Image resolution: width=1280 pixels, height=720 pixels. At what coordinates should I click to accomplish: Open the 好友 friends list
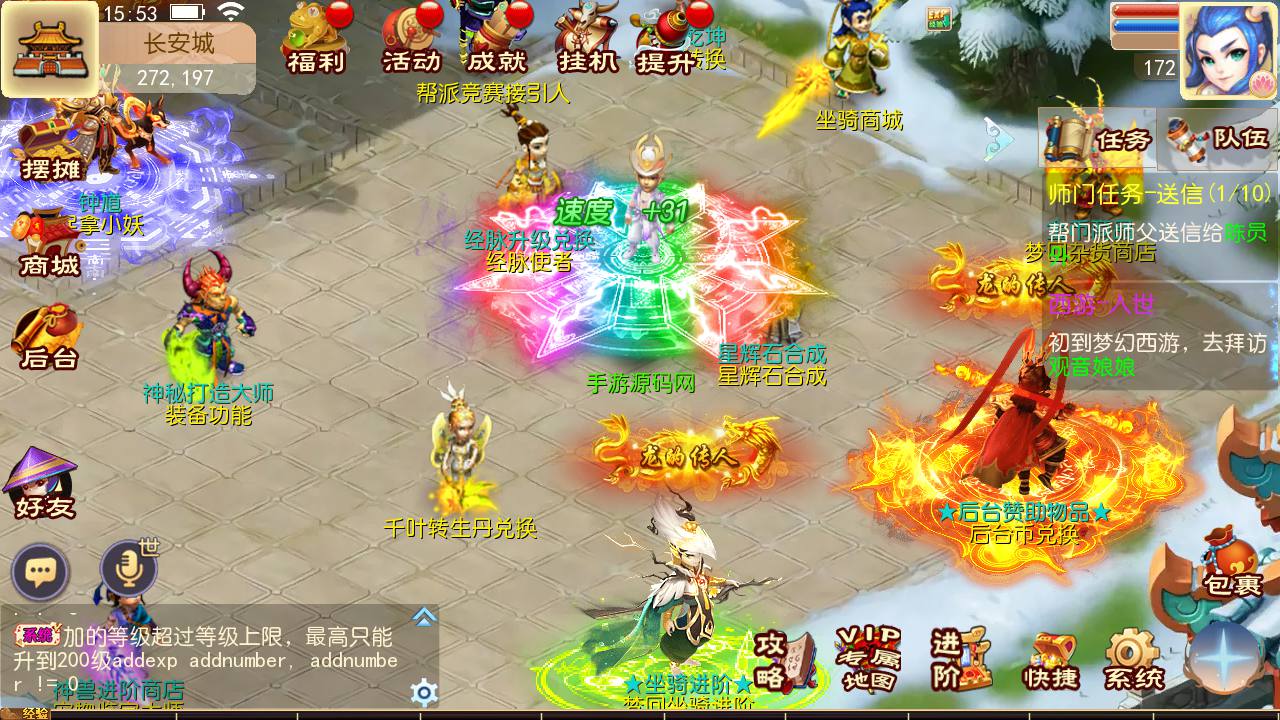(x=40, y=490)
